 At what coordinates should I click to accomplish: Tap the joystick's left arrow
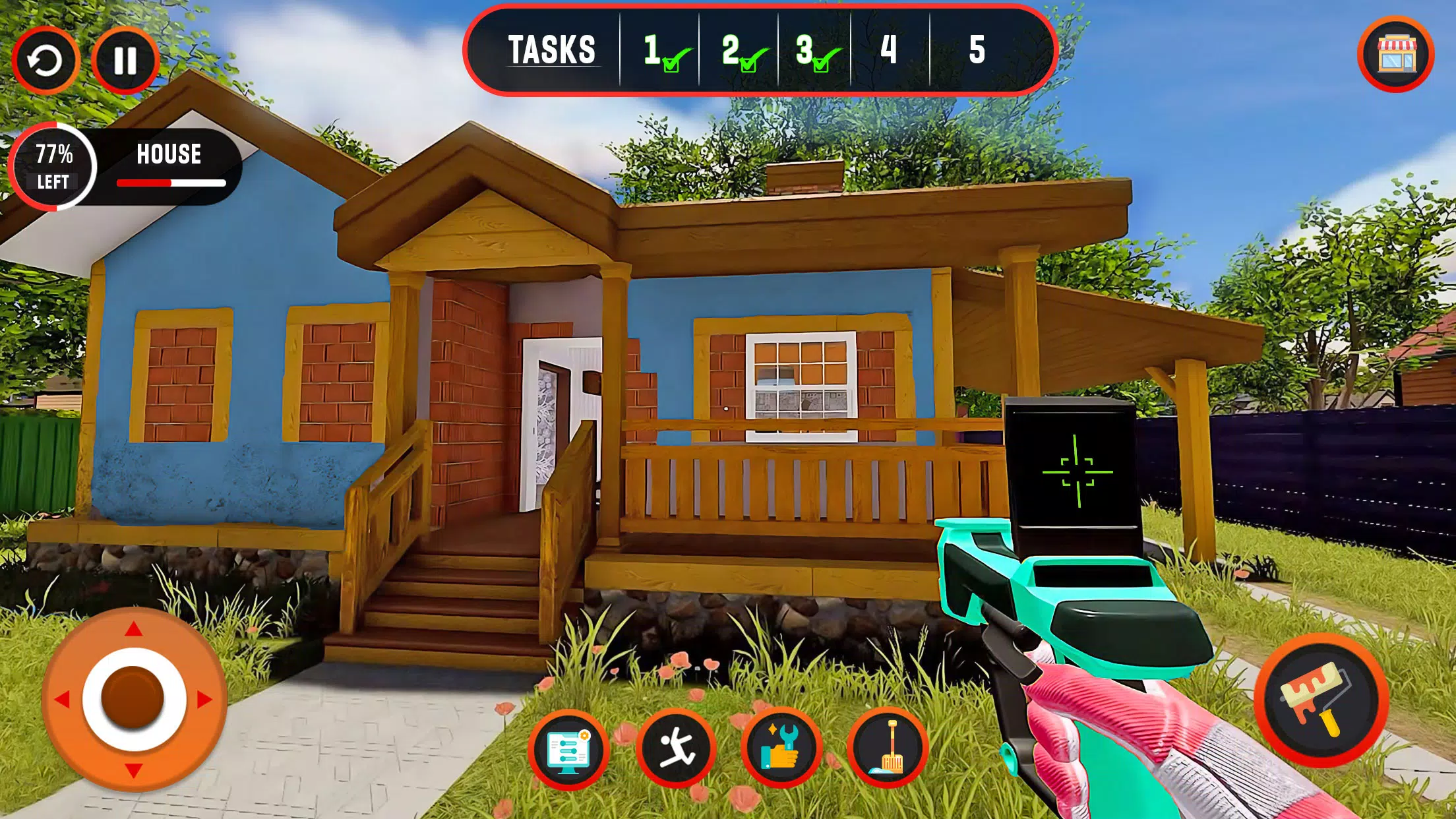click(62, 699)
